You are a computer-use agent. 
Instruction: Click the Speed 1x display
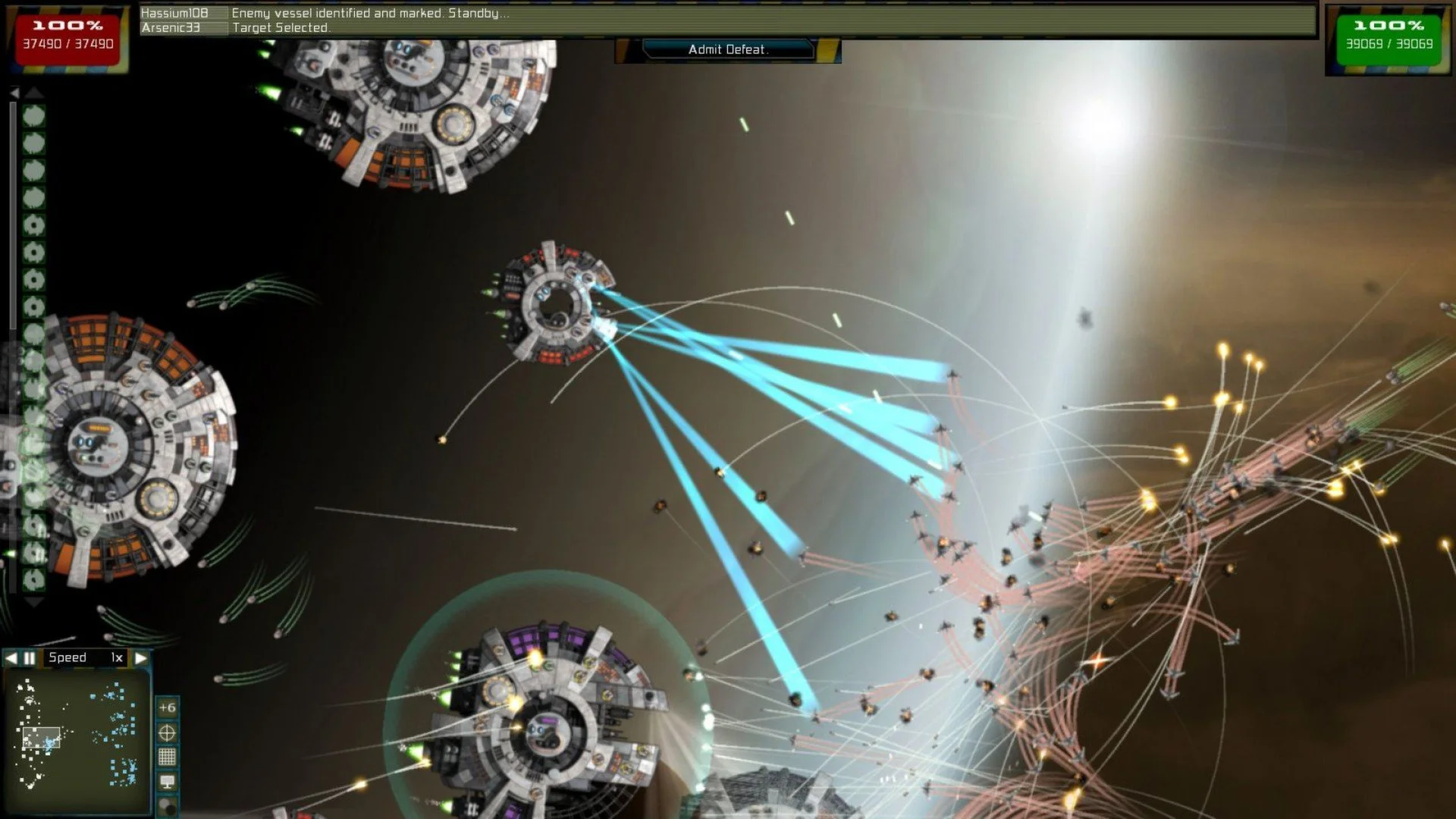tap(83, 657)
